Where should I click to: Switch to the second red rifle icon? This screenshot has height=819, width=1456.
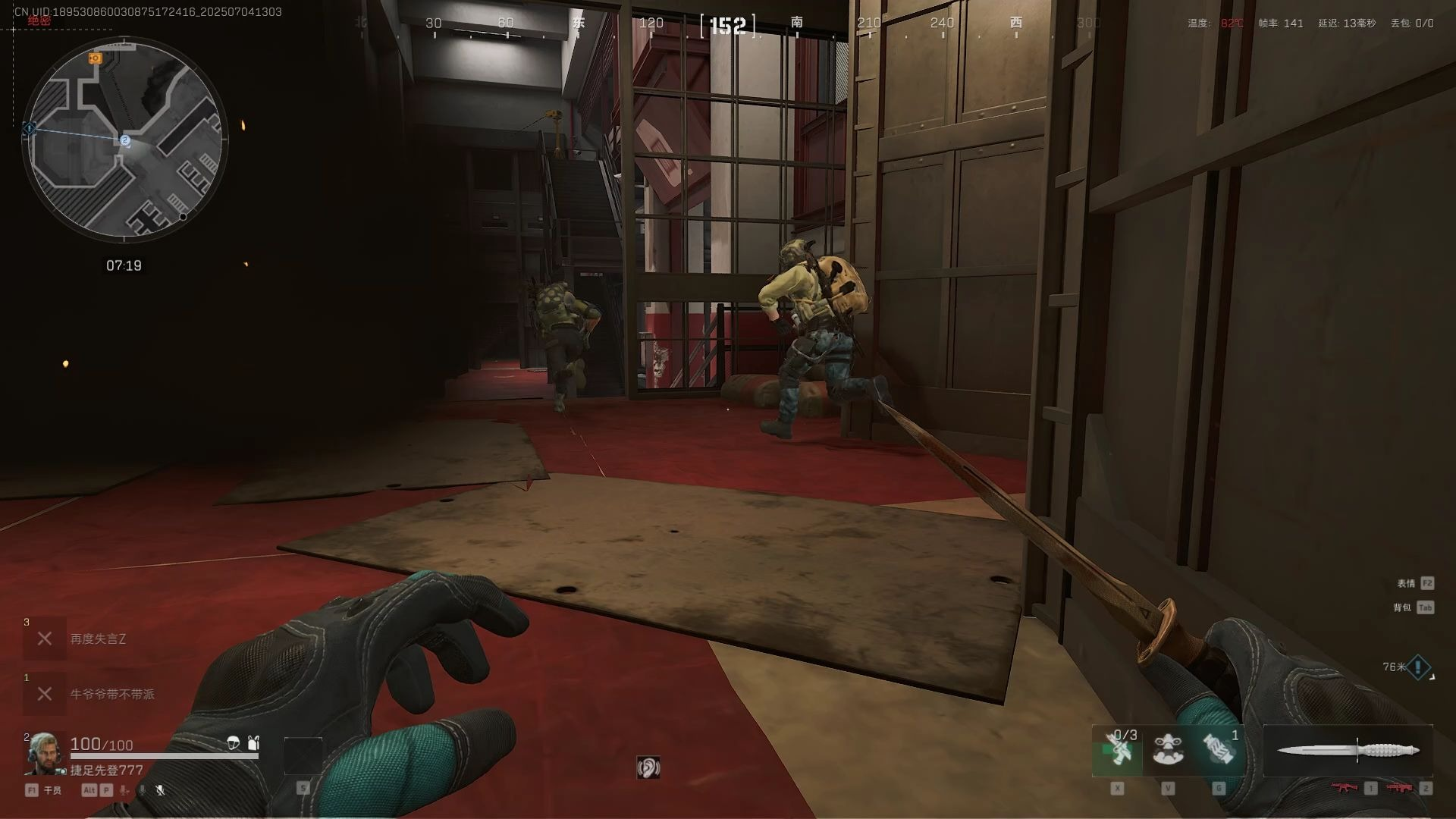pos(1400,789)
